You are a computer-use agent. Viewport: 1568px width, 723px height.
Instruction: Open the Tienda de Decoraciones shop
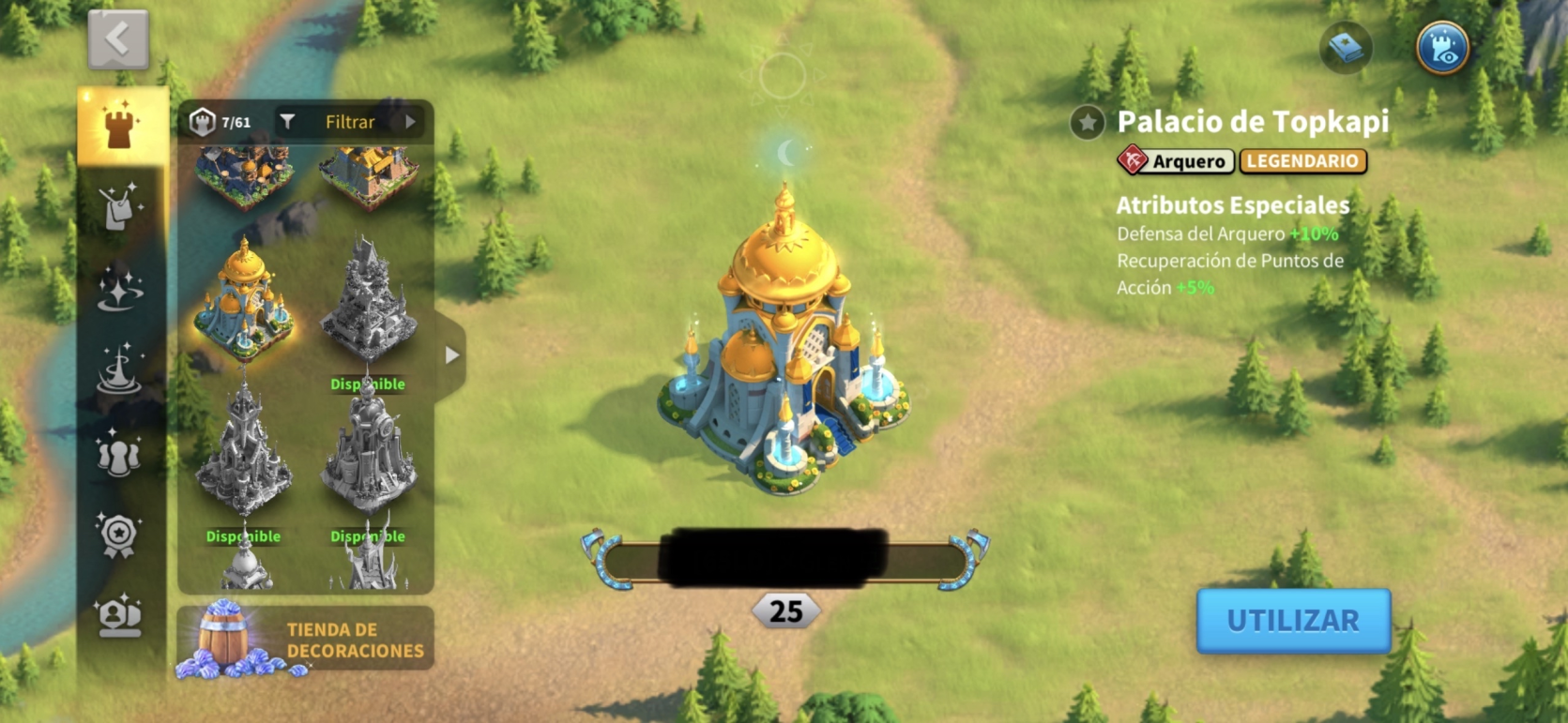305,639
